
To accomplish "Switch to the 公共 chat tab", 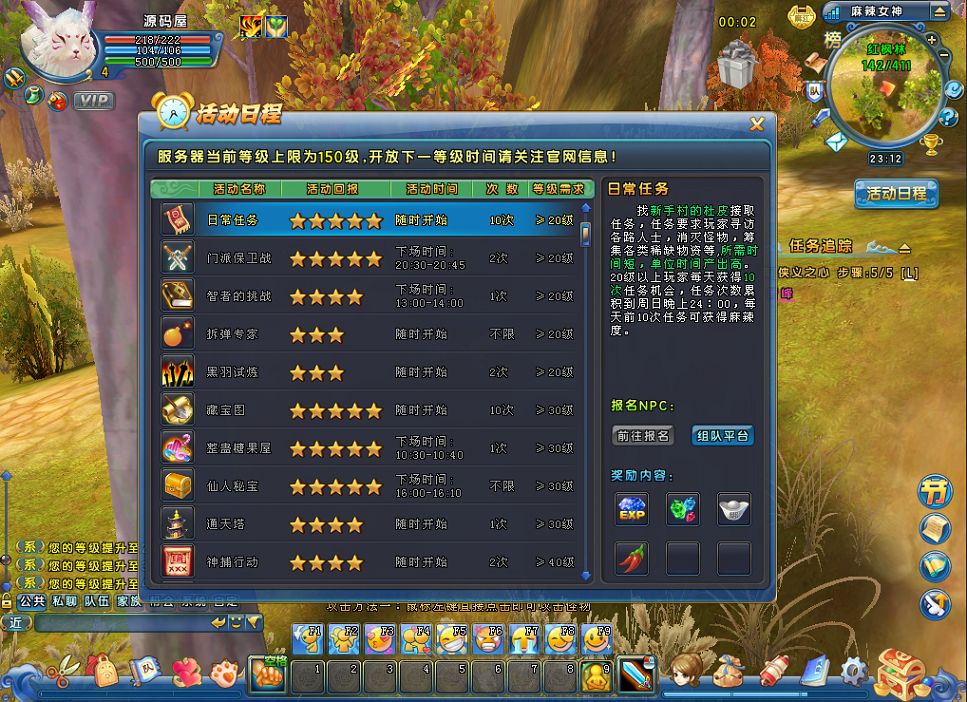I will pos(32,601).
